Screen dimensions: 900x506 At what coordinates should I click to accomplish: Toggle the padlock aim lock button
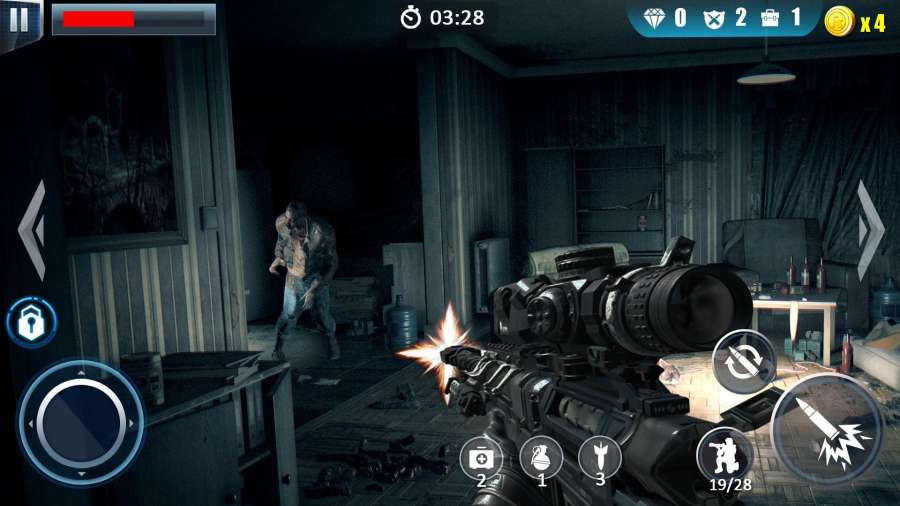[31, 323]
